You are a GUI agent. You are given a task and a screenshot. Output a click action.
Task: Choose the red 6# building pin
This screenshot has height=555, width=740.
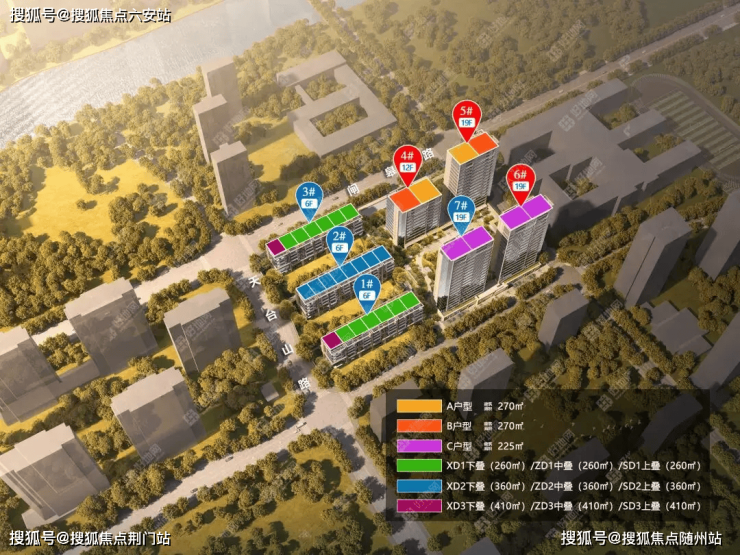pyautogui.click(x=519, y=178)
